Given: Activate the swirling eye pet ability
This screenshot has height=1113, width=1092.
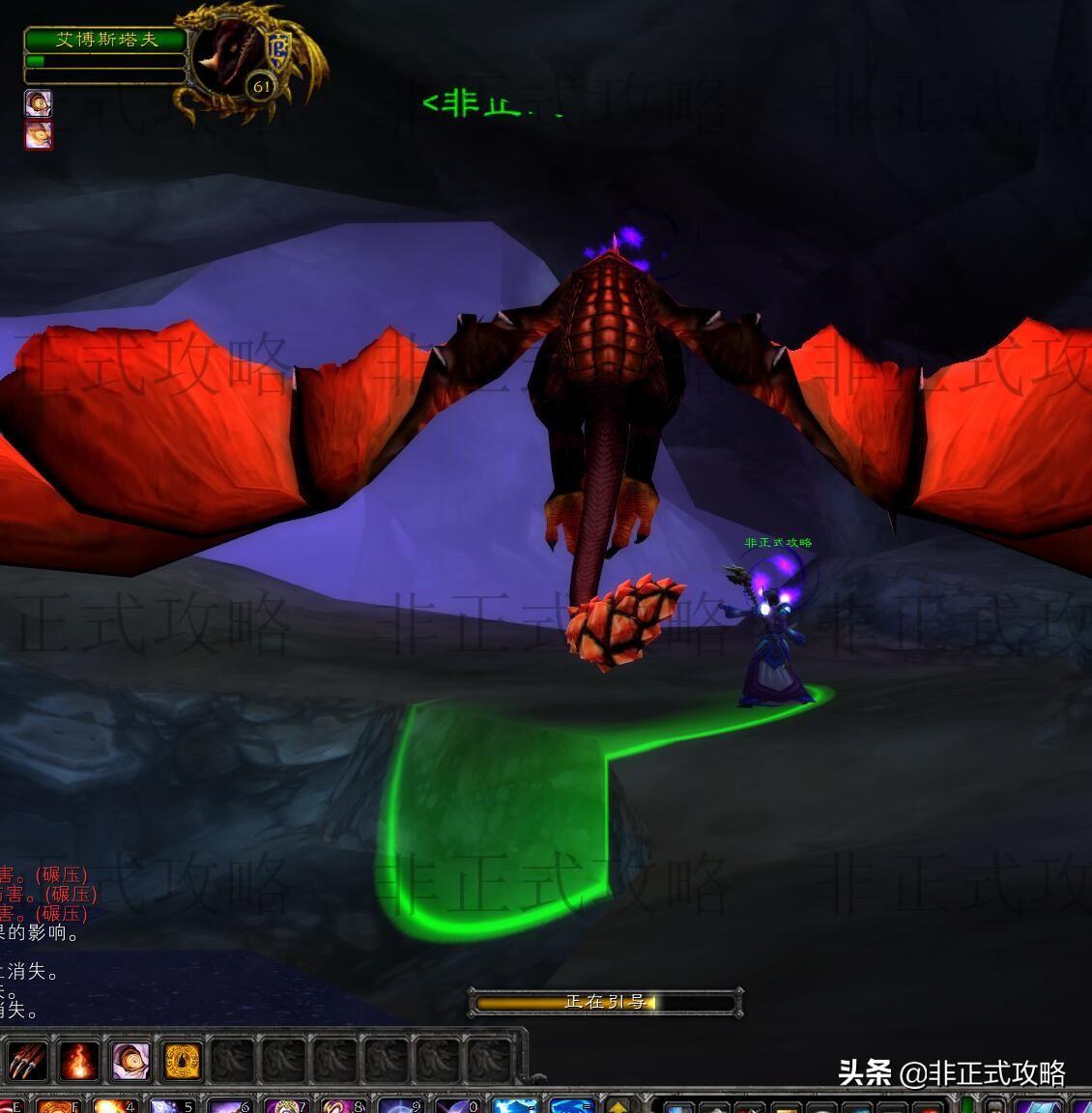Looking at the screenshot, I should (130, 1061).
